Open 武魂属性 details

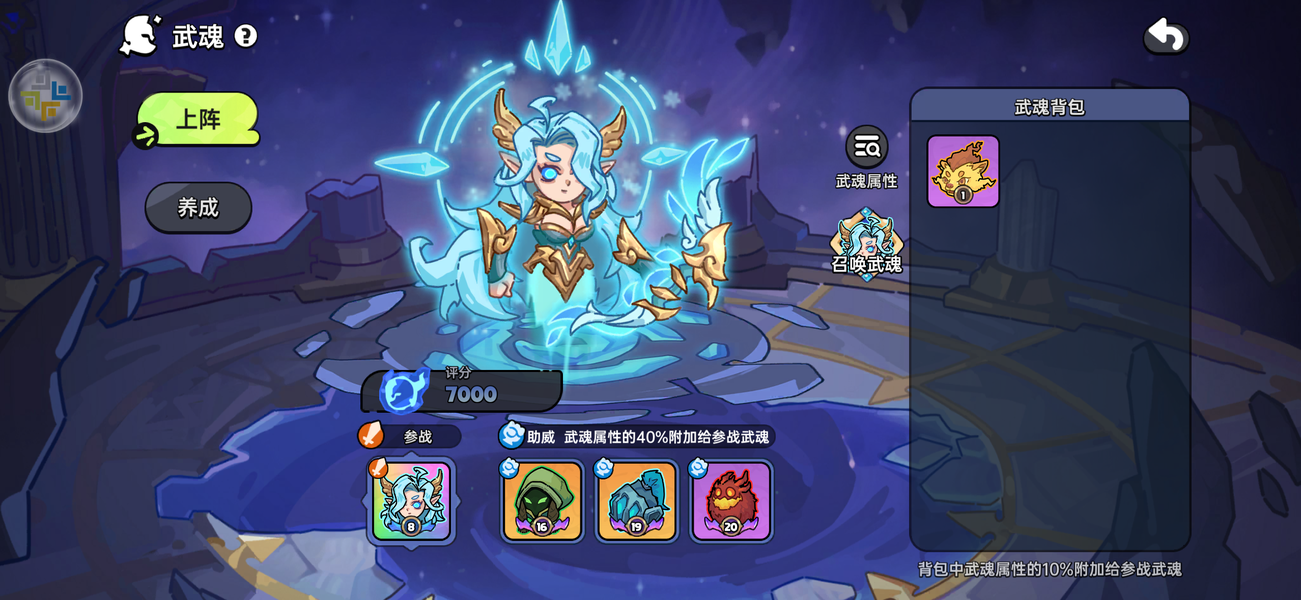tap(866, 148)
